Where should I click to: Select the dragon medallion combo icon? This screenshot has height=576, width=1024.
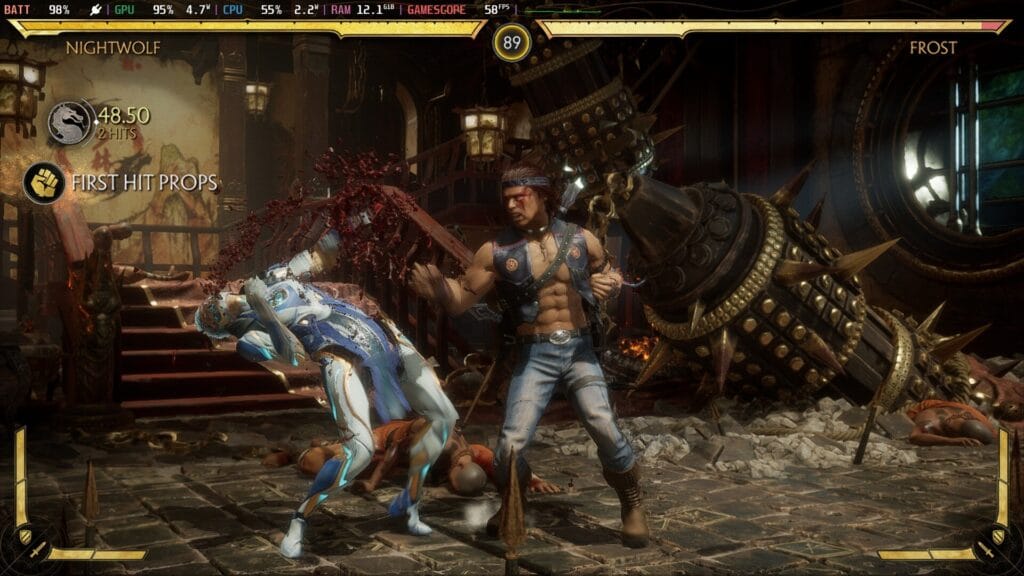coord(70,122)
